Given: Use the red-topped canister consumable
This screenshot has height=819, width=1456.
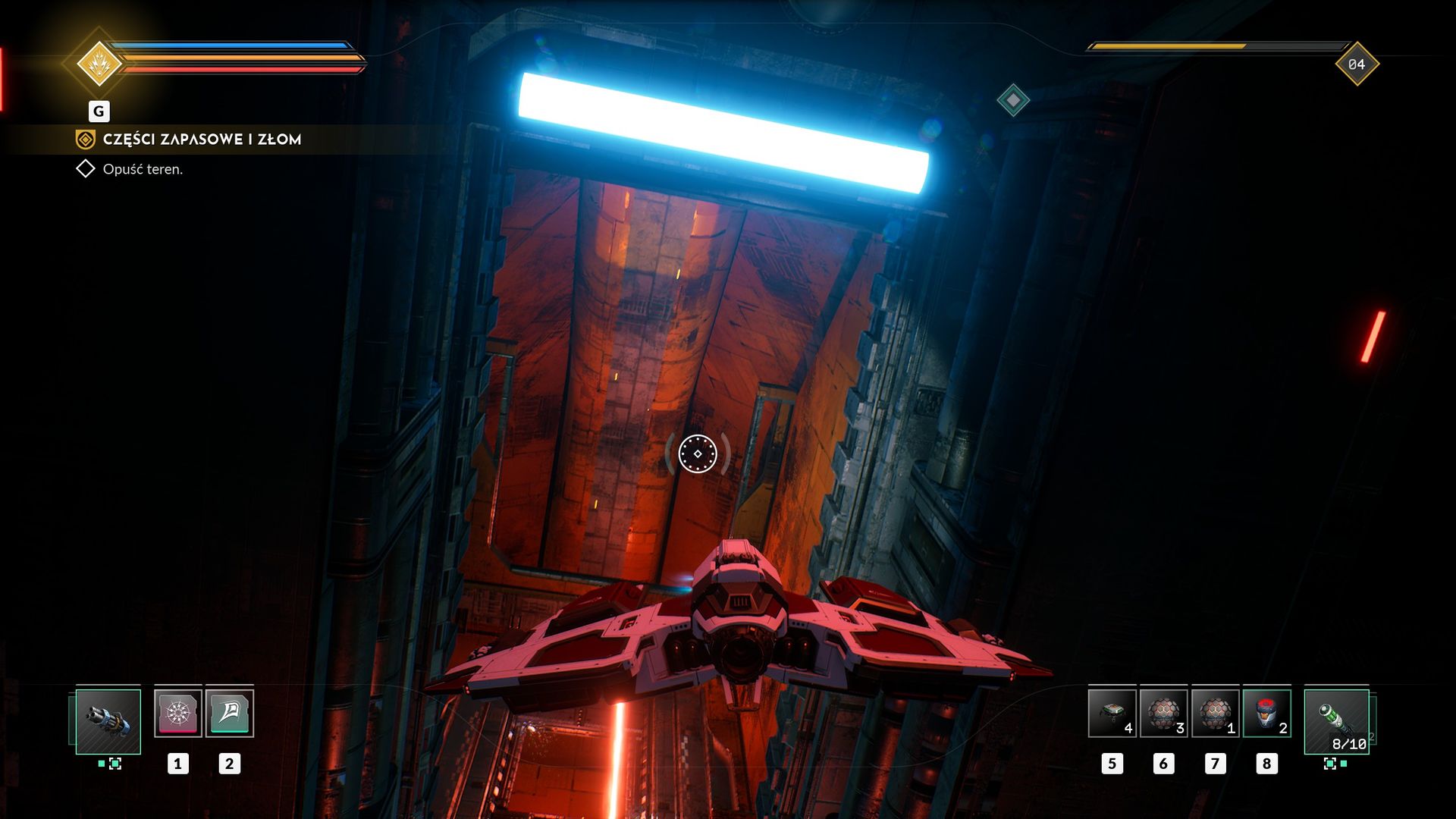Looking at the screenshot, I should [x=1266, y=713].
